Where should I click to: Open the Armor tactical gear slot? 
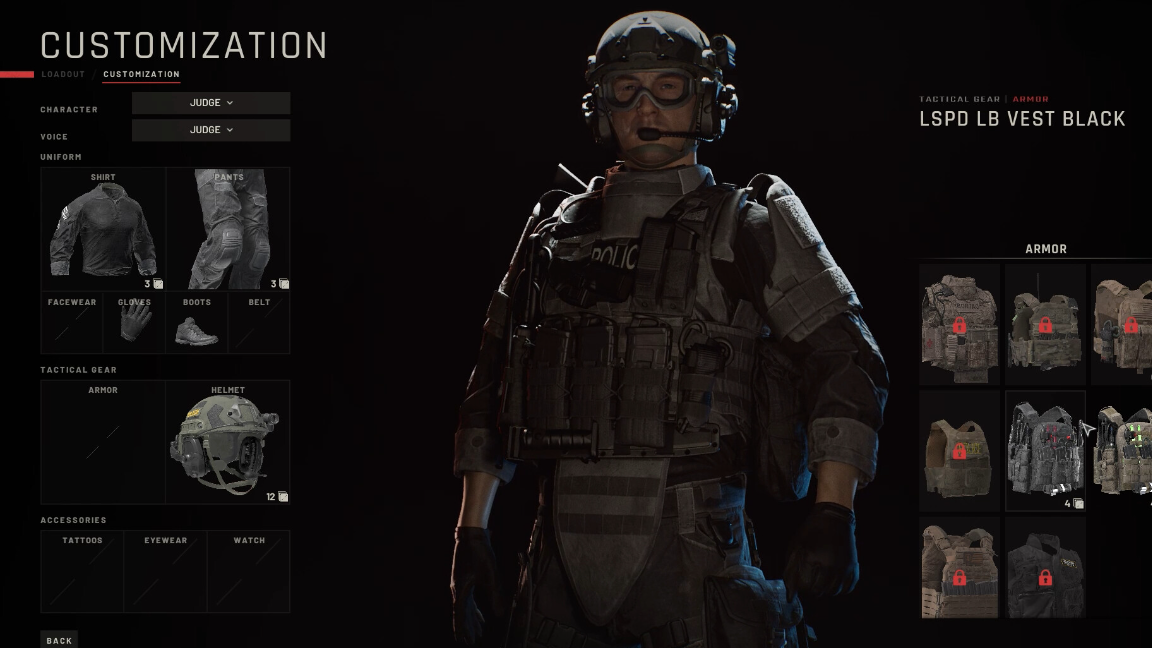[103, 442]
